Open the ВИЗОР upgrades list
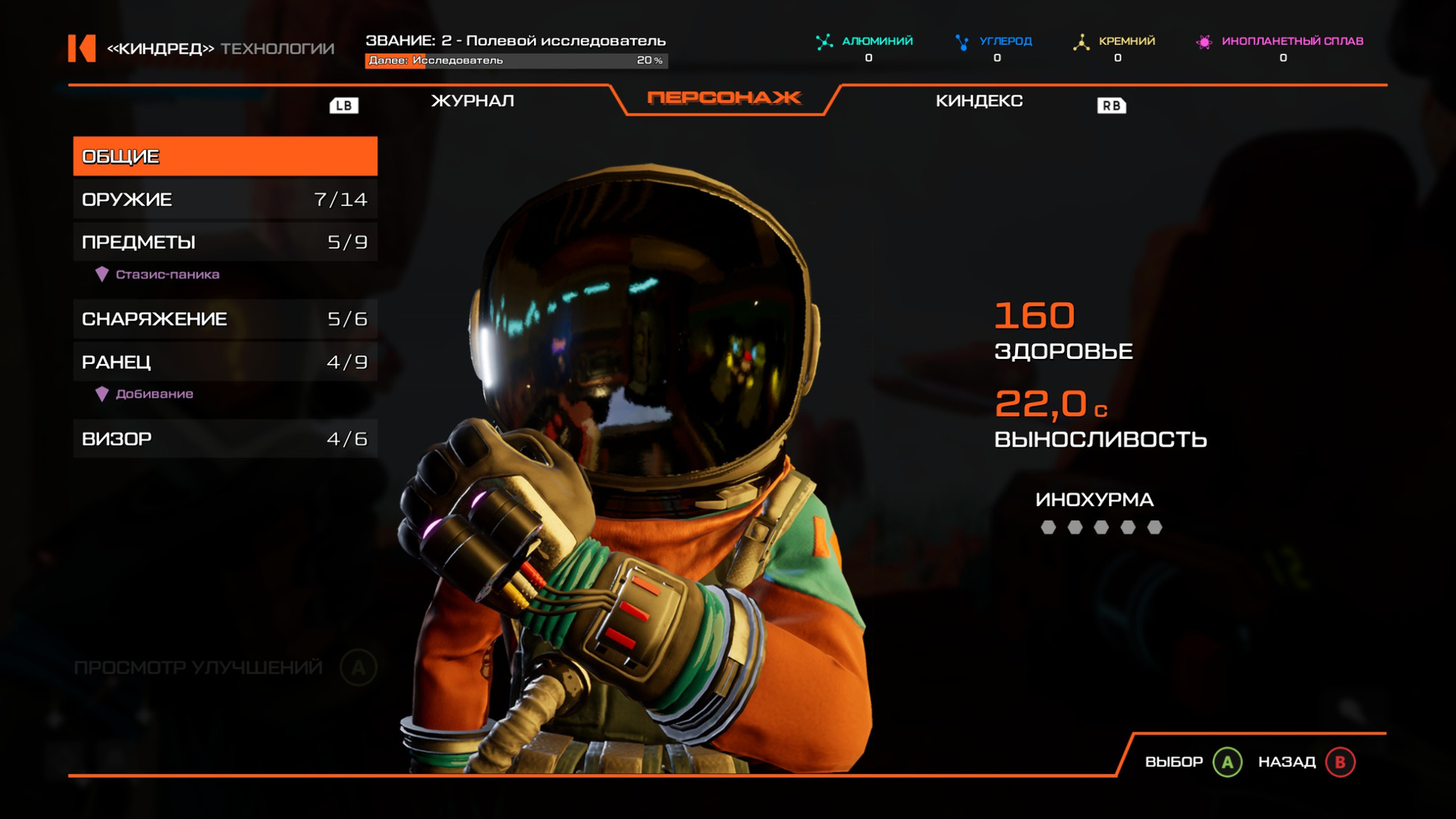1456x819 pixels. point(225,439)
